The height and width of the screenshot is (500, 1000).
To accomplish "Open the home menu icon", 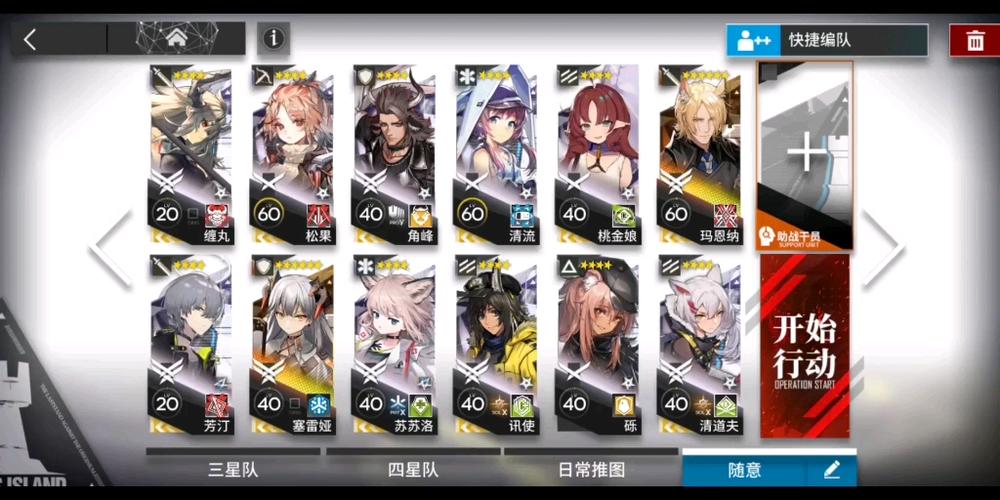I will point(176,39).
